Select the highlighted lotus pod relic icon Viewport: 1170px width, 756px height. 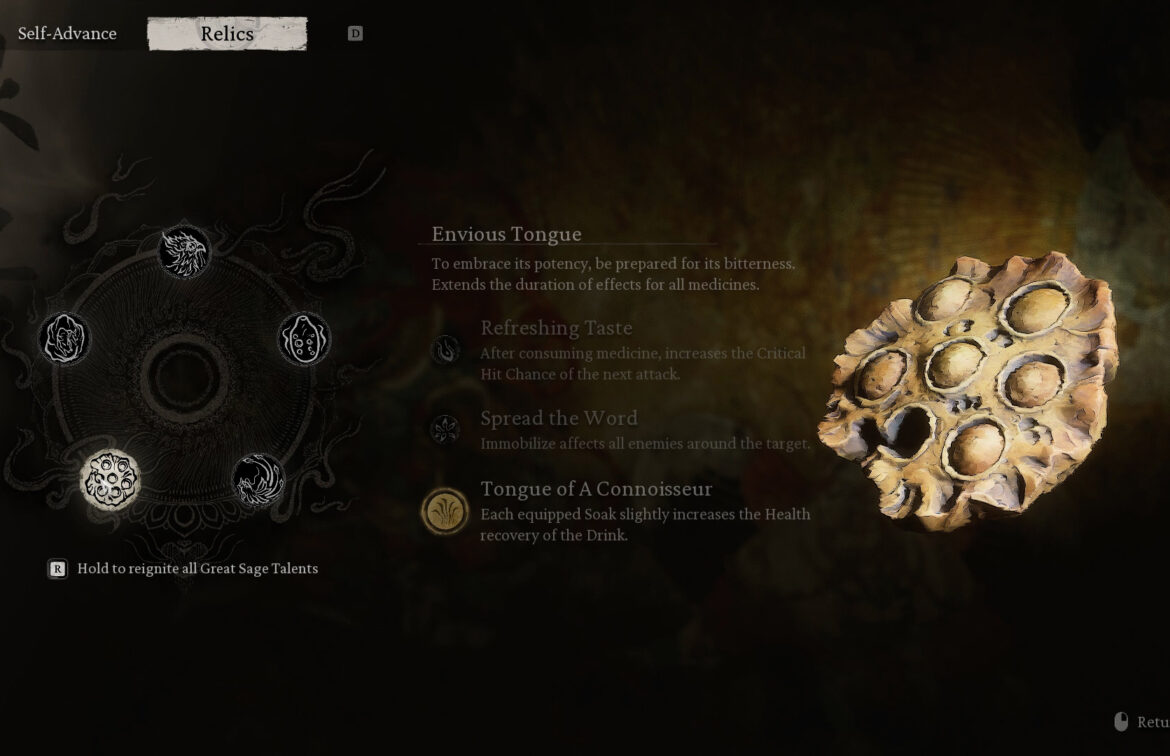(110, 480)
